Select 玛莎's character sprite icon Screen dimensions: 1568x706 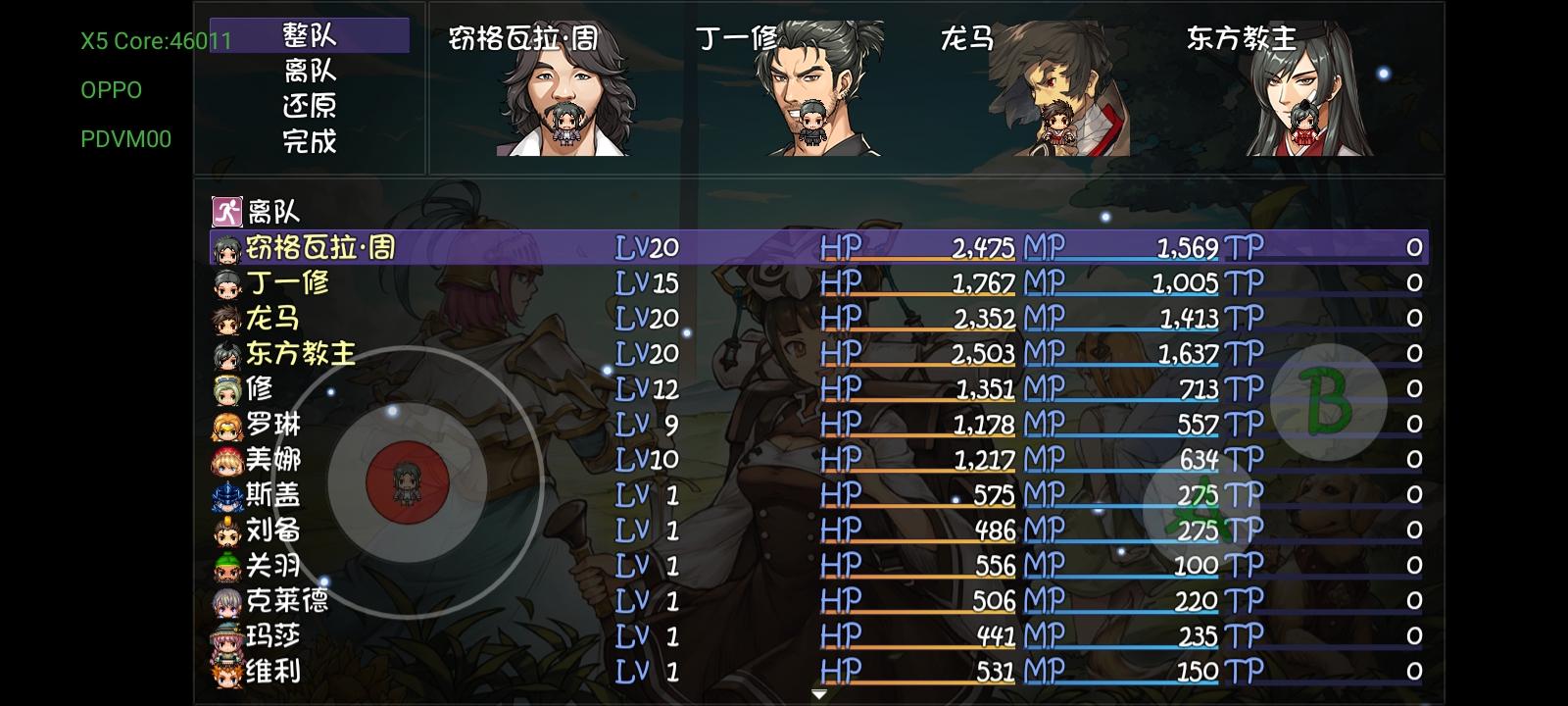pyautogui.click(x=226, y=635)
